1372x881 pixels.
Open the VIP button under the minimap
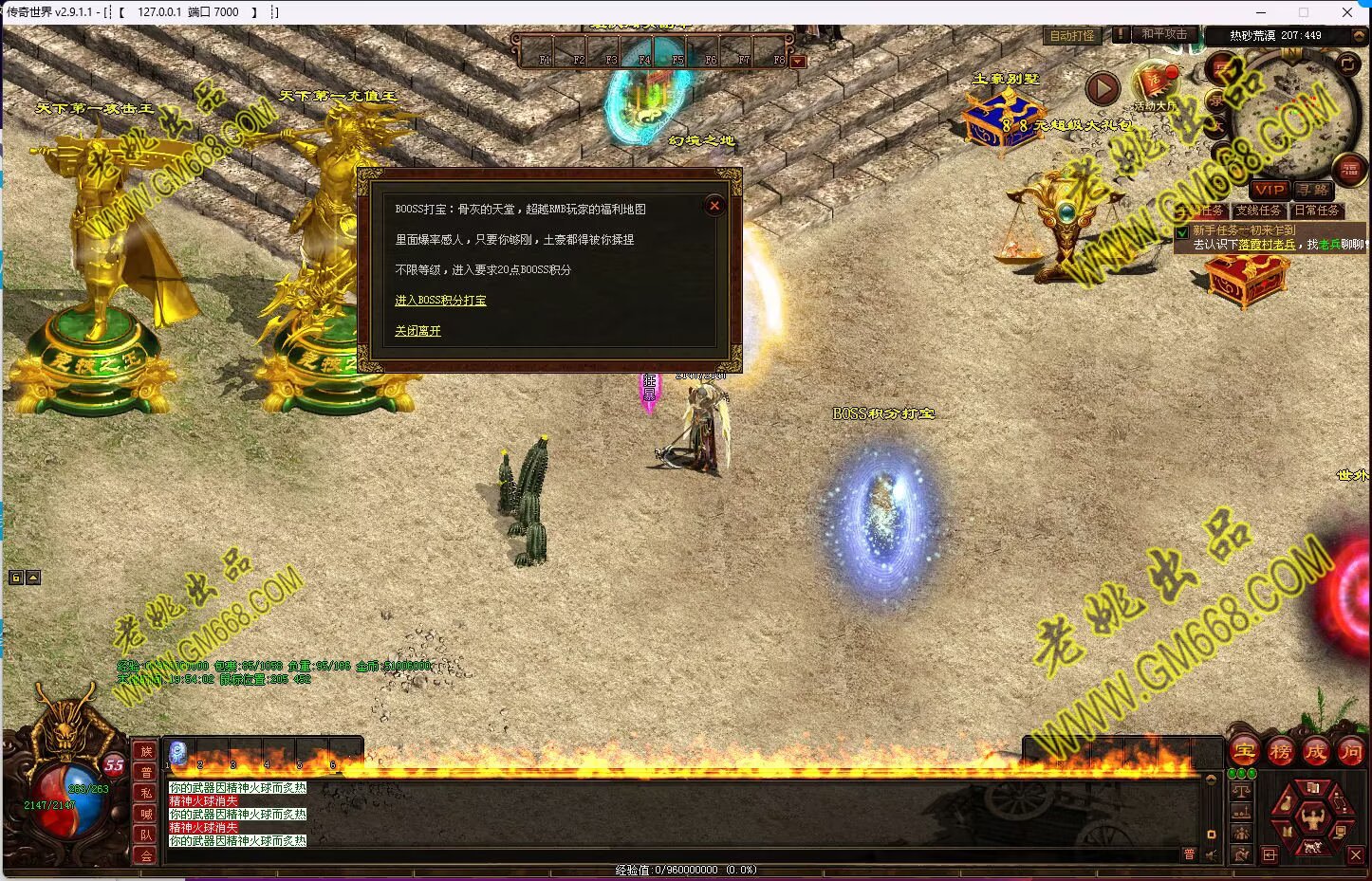pyautogui.click(x=1270, y=190)
